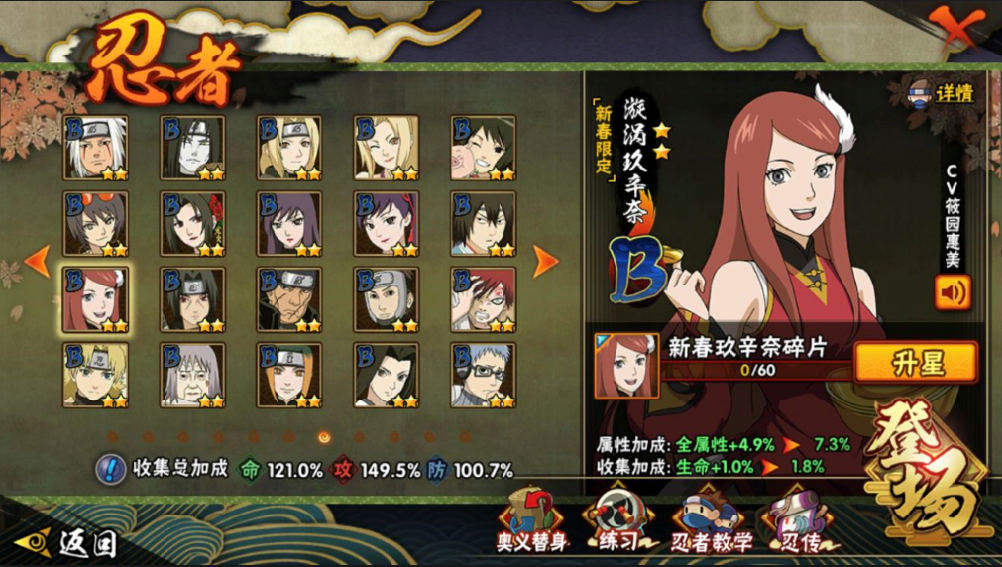This screenshot has height=567, width=1002.
Task: Select the Shizune portrait holding a pig
Action: coord(483,148)
